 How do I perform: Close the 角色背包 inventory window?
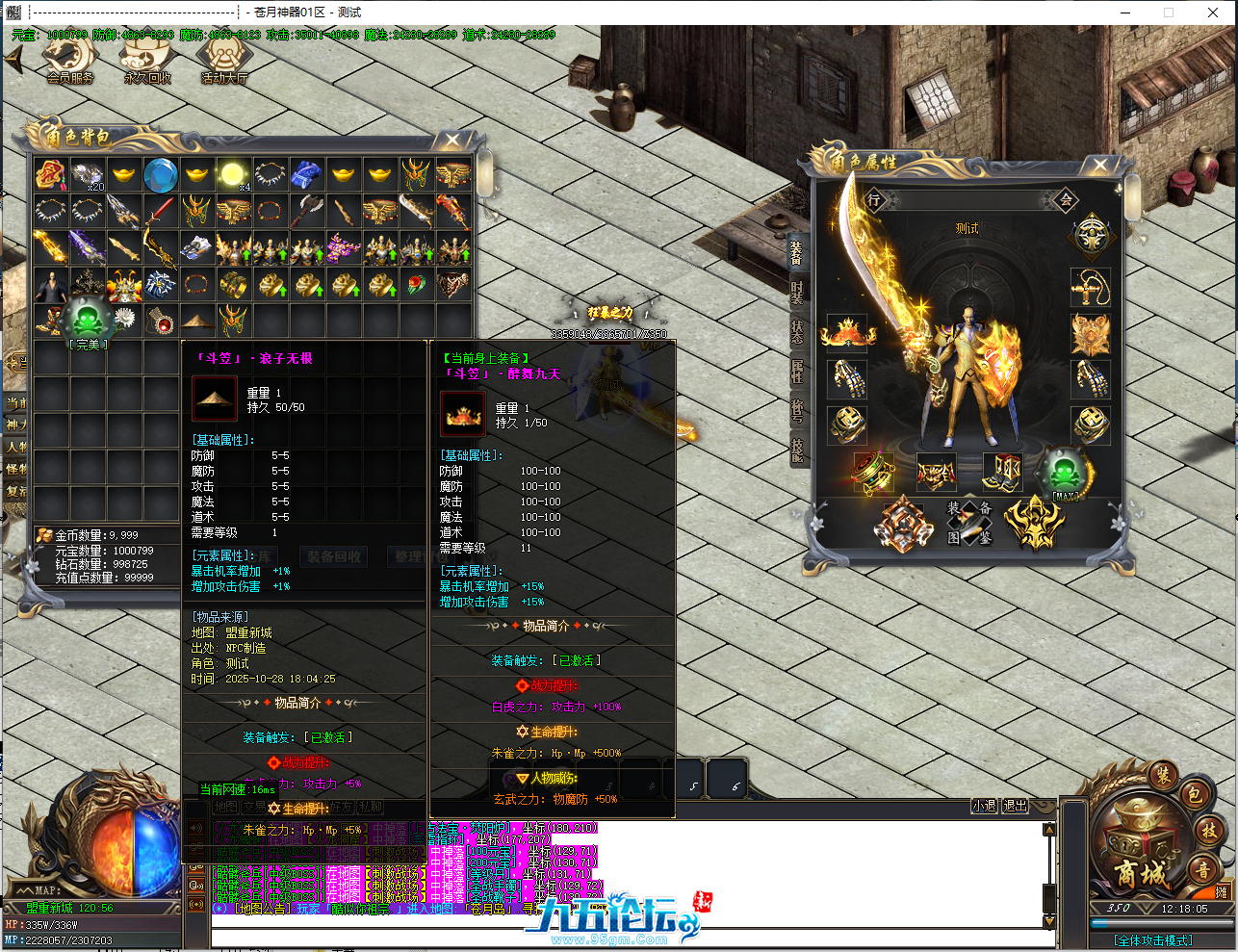point(452,141)
